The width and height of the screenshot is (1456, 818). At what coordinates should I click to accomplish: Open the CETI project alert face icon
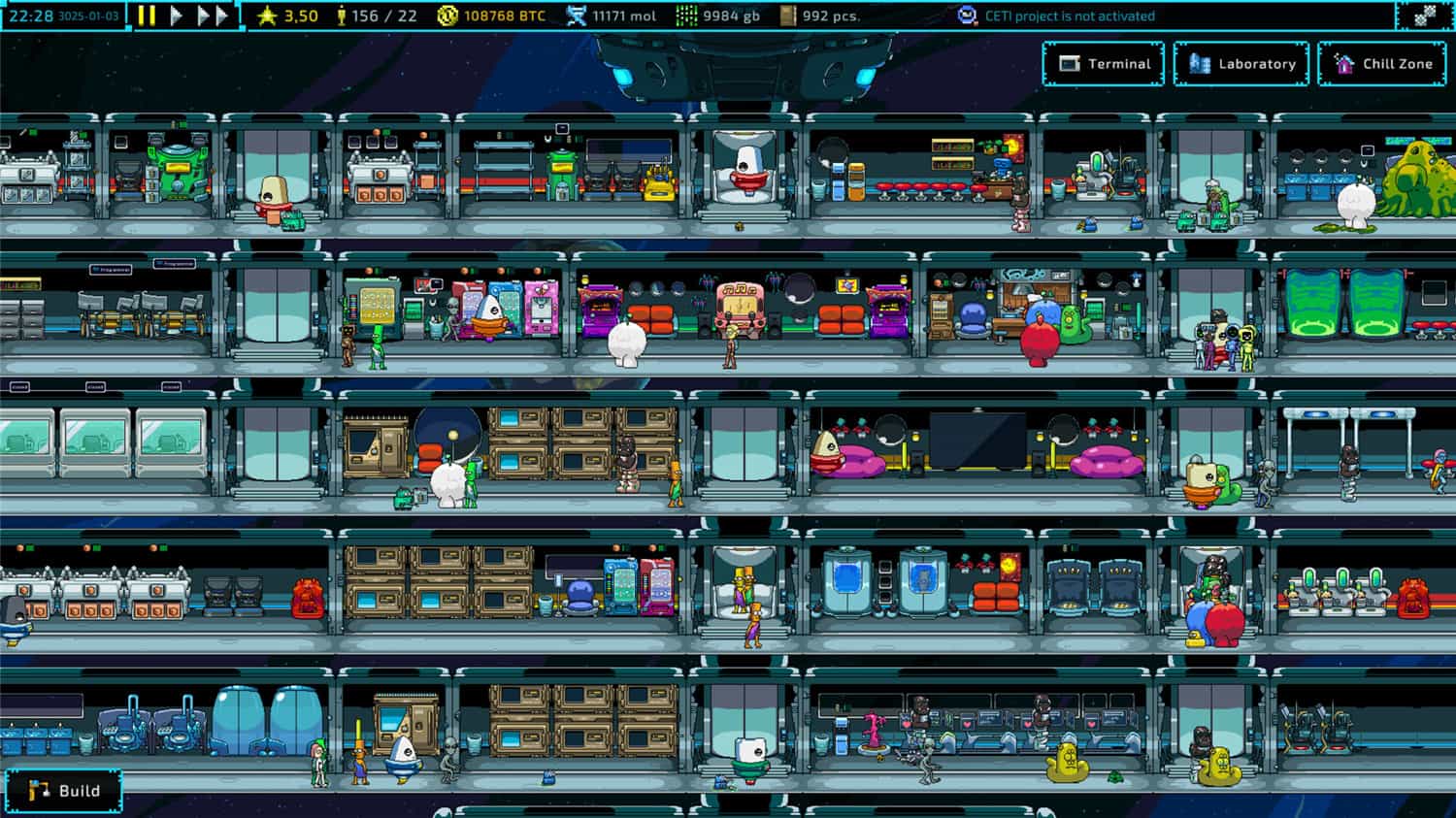[x=966, y=14]
